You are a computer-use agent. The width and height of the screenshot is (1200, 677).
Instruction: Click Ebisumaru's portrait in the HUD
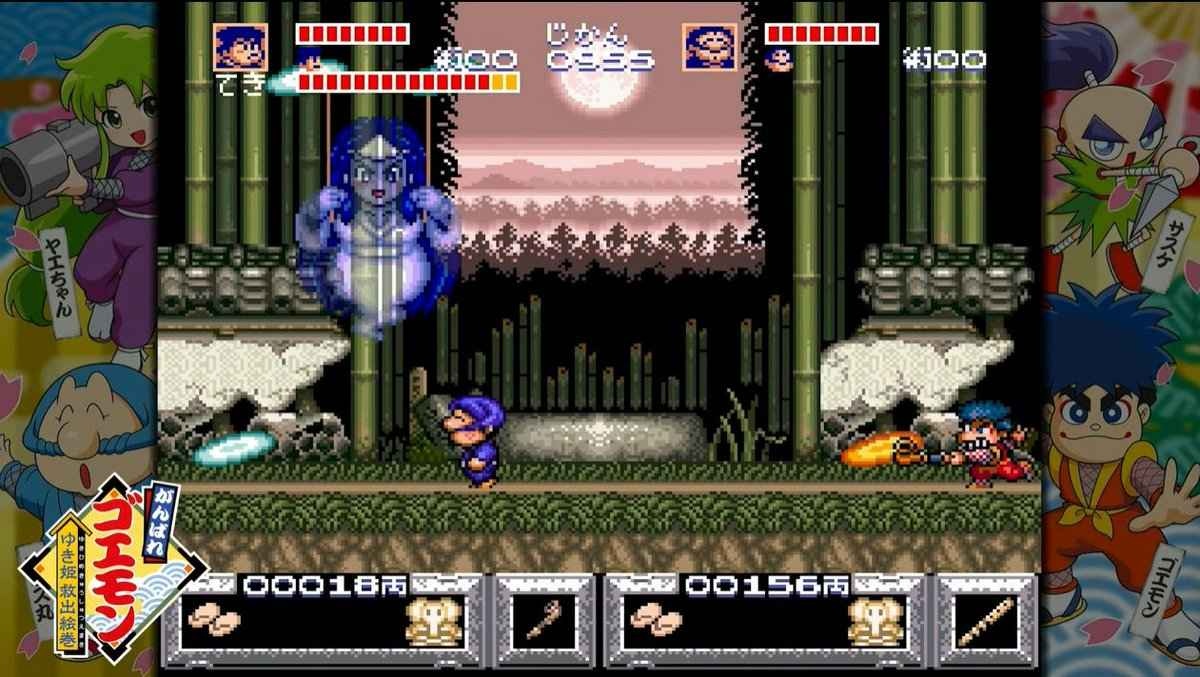[x=710, y=44]
